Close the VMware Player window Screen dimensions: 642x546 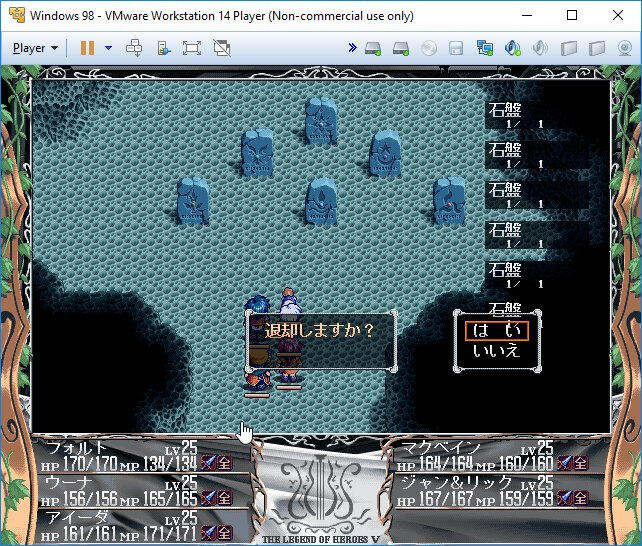point(618,16)
